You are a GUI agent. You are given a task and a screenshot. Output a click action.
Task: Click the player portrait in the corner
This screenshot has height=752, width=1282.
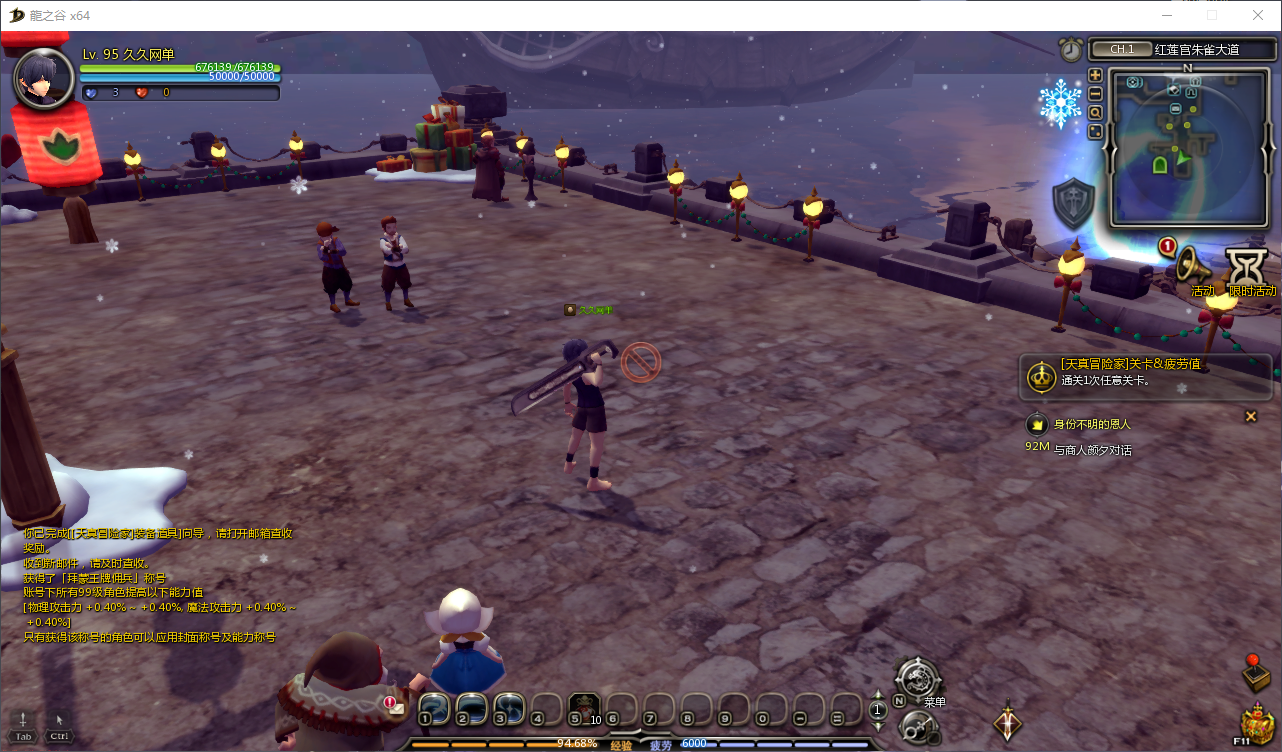click(43, 77)
